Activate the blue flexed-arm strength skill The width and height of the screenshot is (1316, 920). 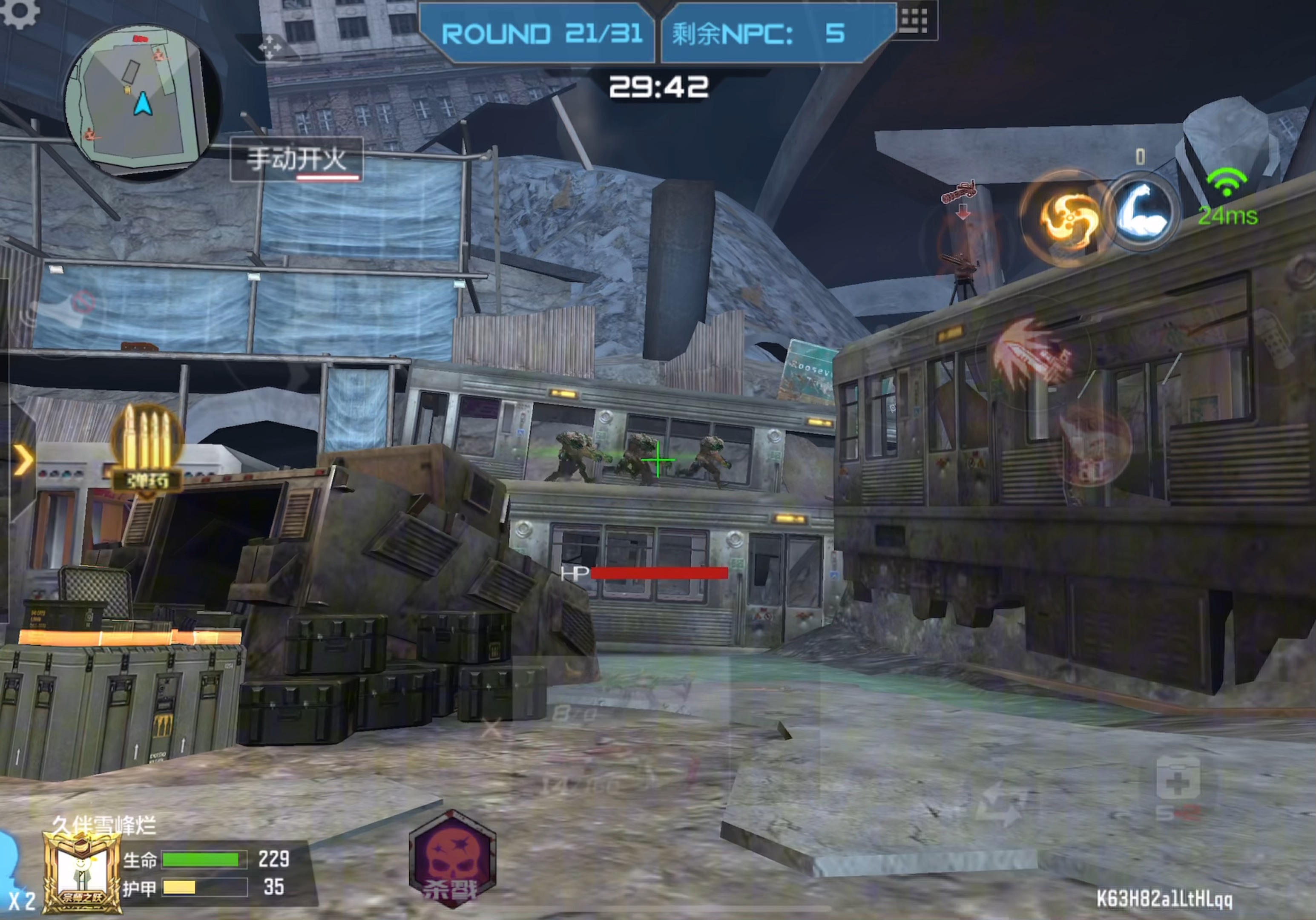click(x=1142, y=212)
